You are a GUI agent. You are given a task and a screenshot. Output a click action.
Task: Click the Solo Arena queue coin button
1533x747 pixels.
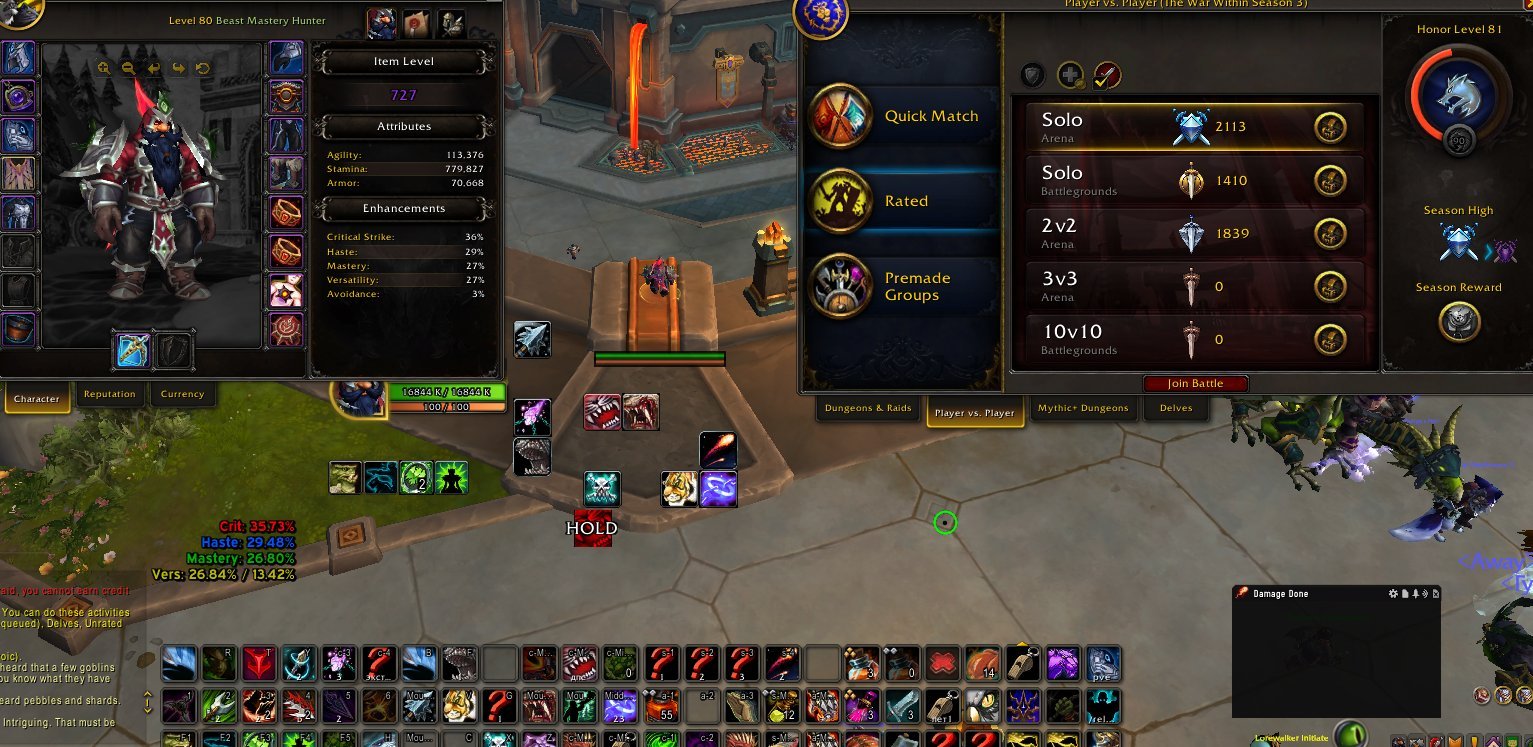(x=1331, y=127)
